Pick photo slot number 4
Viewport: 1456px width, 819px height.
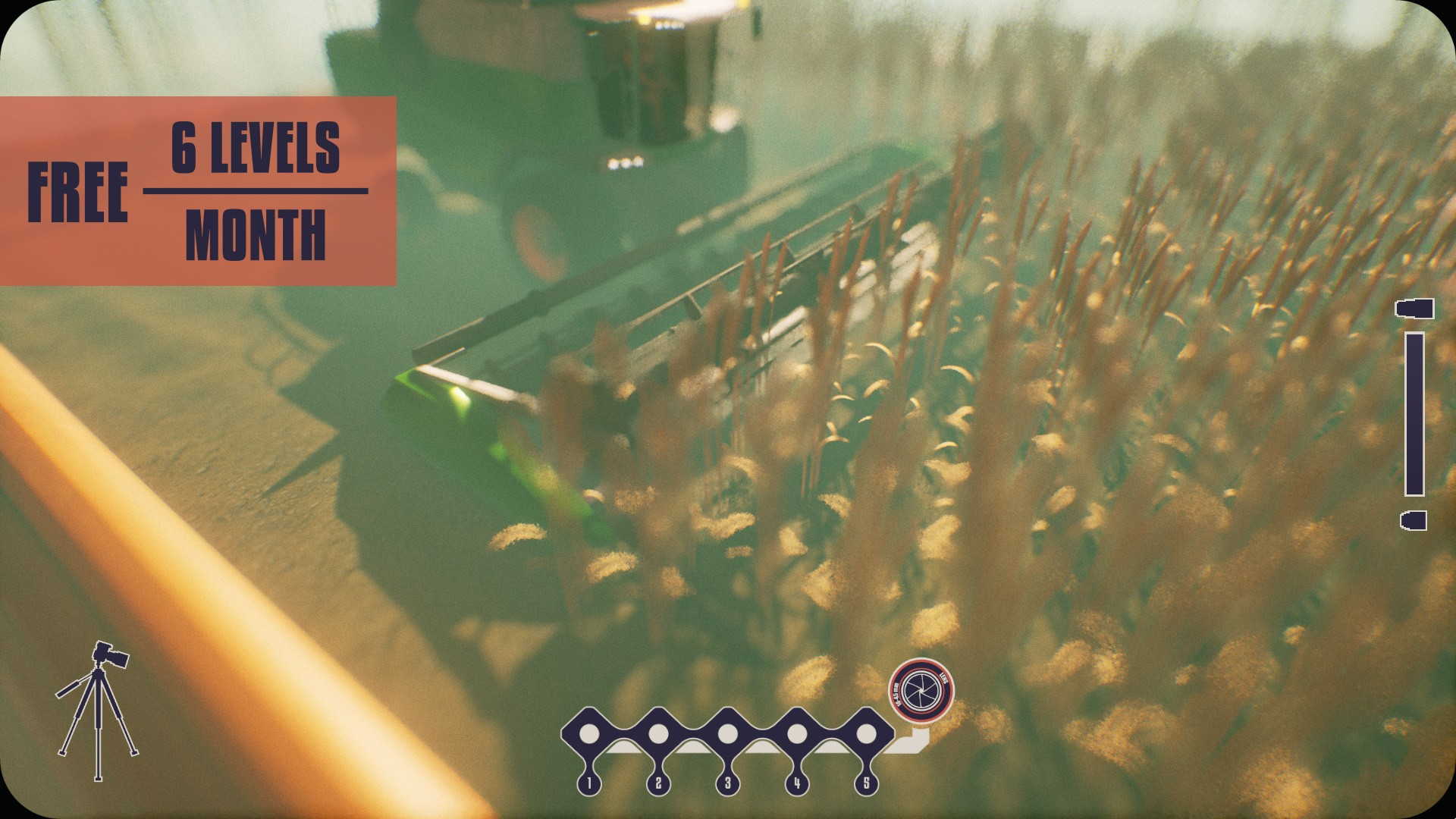coord(796,734)
